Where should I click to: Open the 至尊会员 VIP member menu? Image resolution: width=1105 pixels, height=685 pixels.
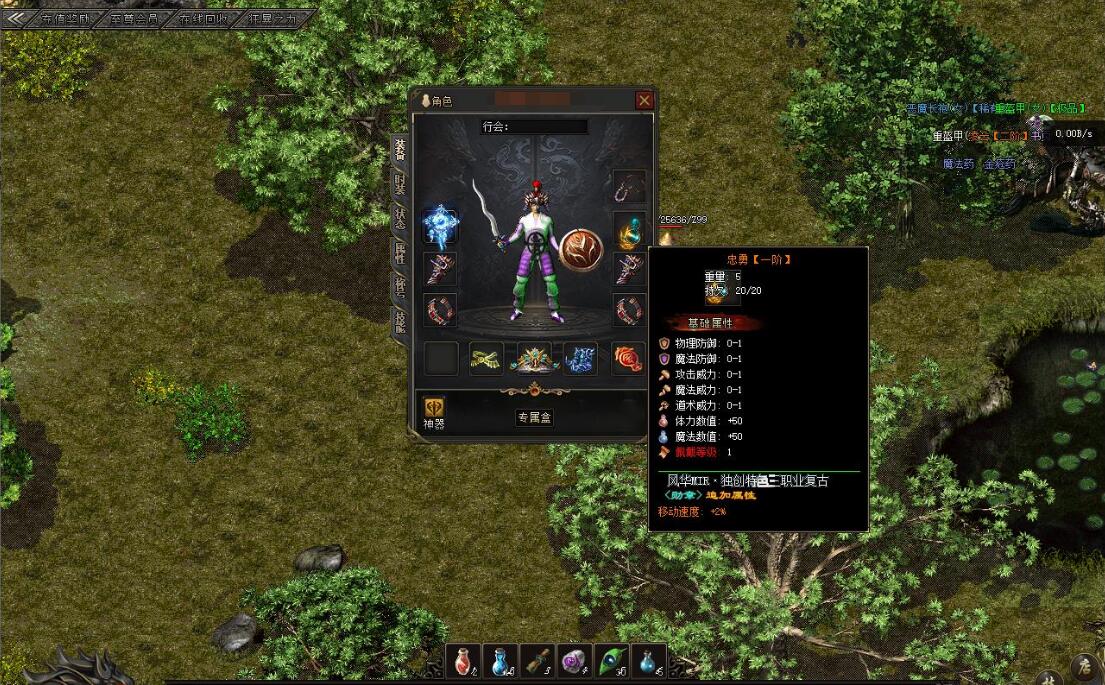coord(135,19)
